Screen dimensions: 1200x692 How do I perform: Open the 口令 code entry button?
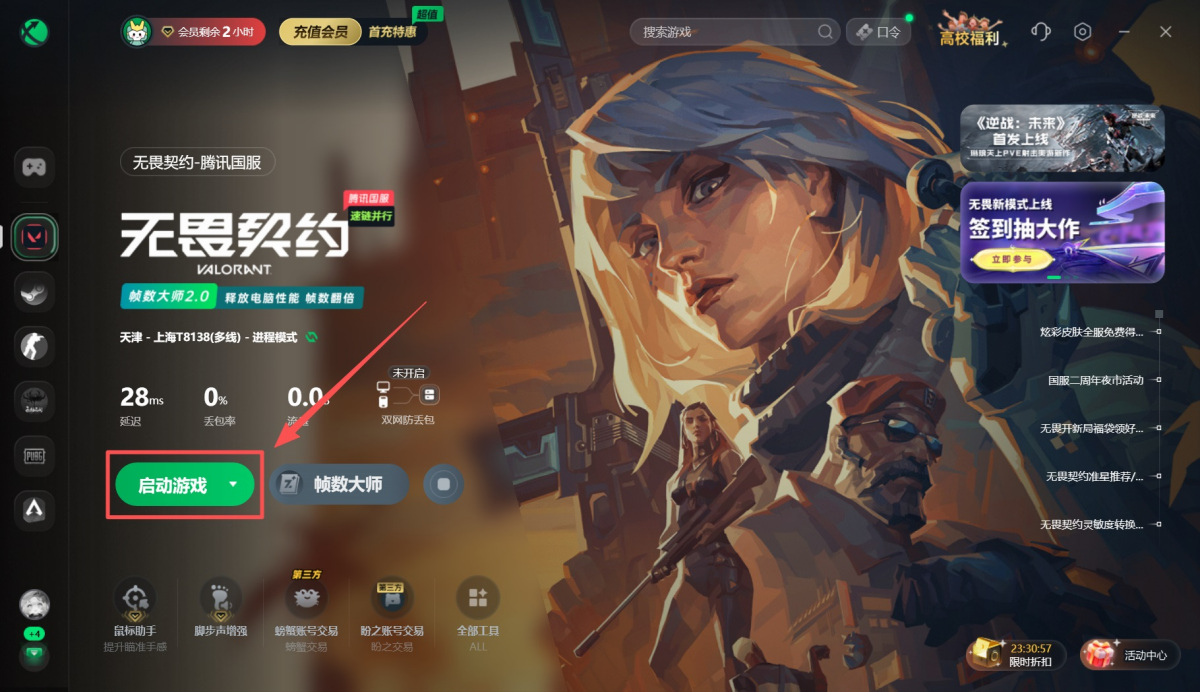coord(878,32)
